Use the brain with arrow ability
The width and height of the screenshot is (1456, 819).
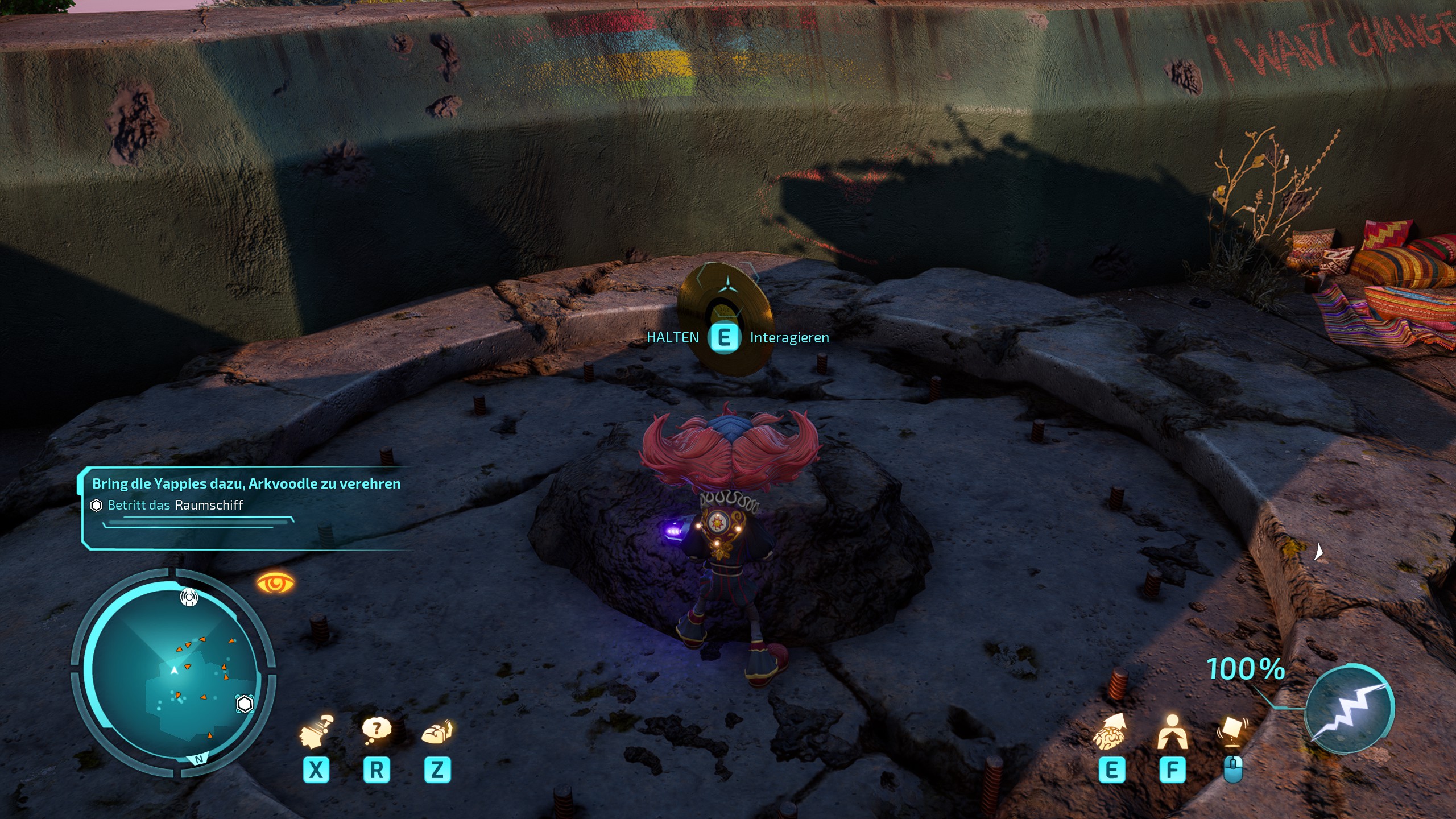pos(1110,733)
